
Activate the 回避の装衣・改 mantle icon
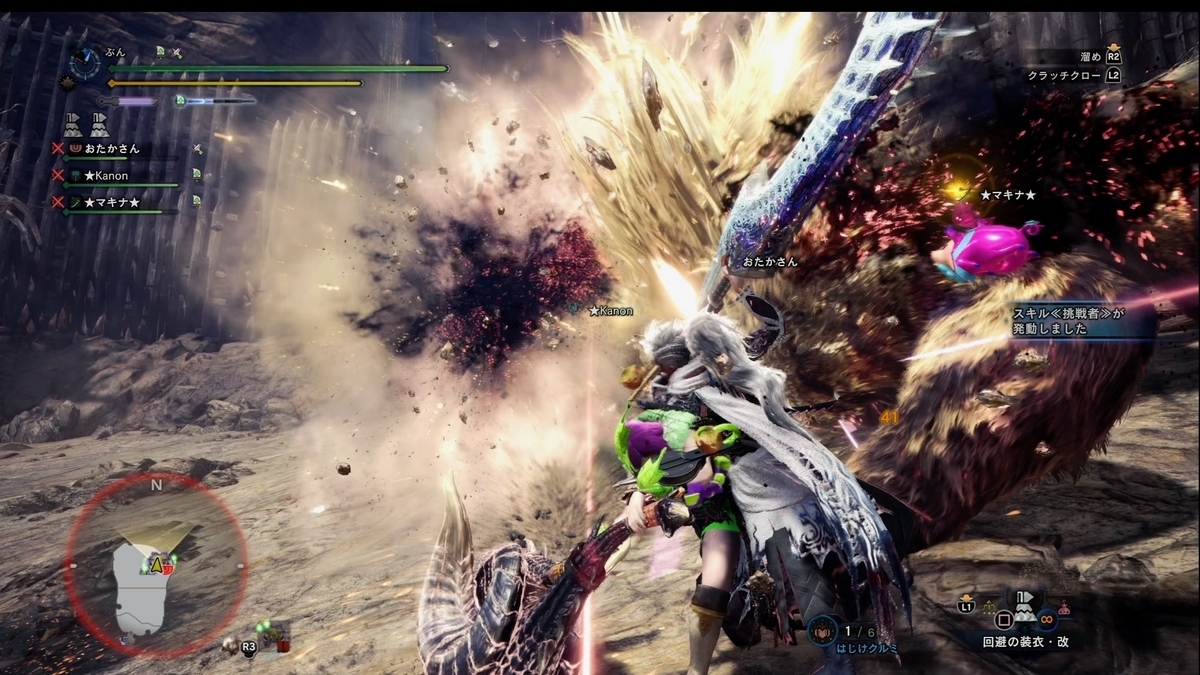(1024, 606)
